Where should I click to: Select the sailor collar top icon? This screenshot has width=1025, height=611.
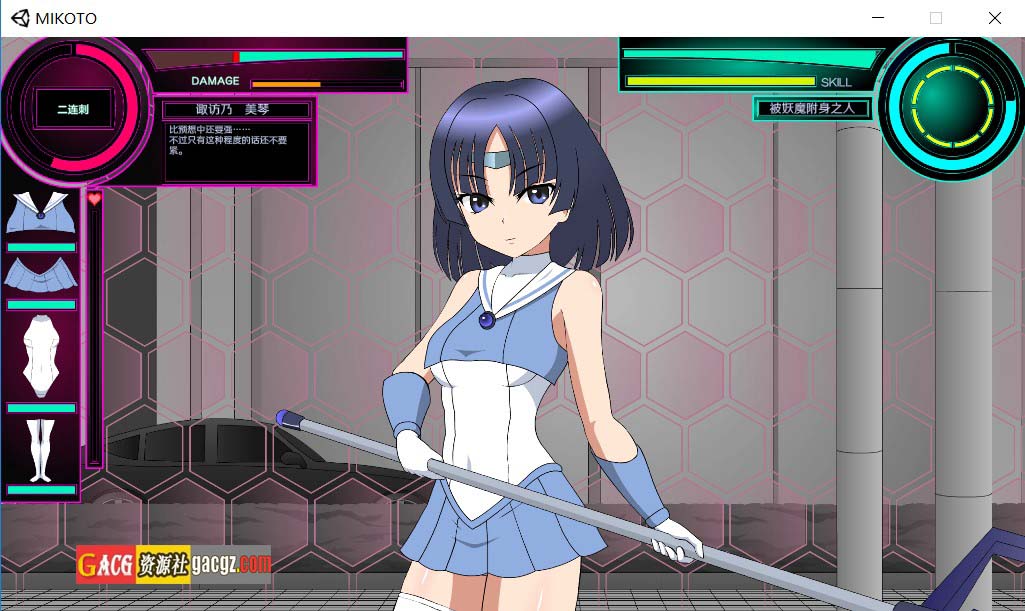point(39,213)
